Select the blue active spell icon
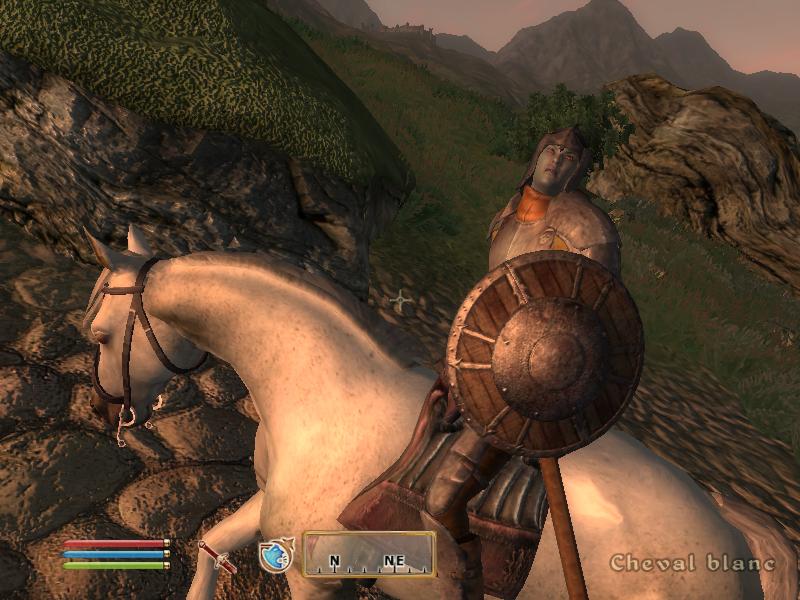The height and width of the screenshot is (600, 800). click(x=274, y=557)
